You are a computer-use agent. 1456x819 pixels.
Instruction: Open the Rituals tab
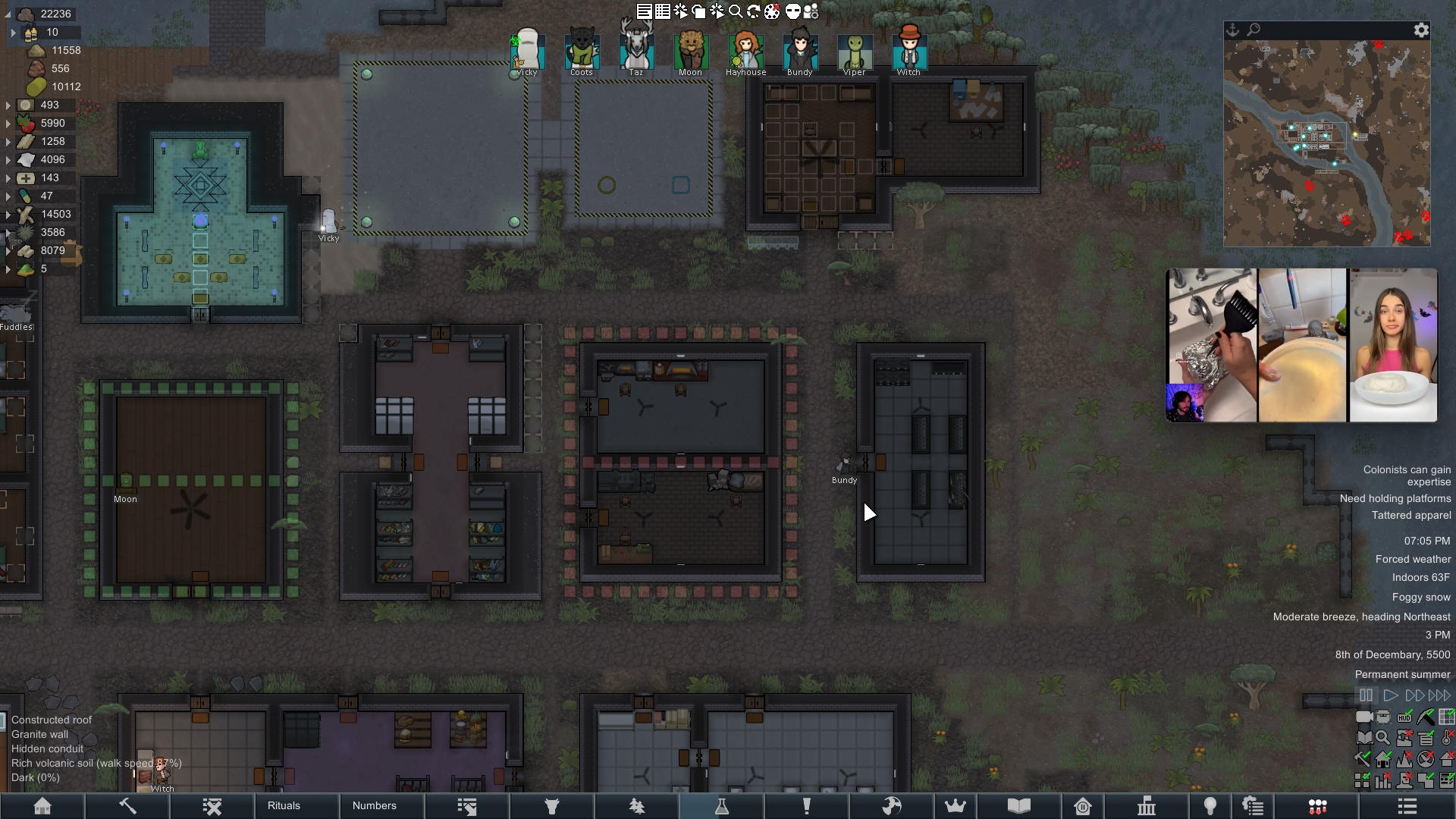tap(284, 805)
